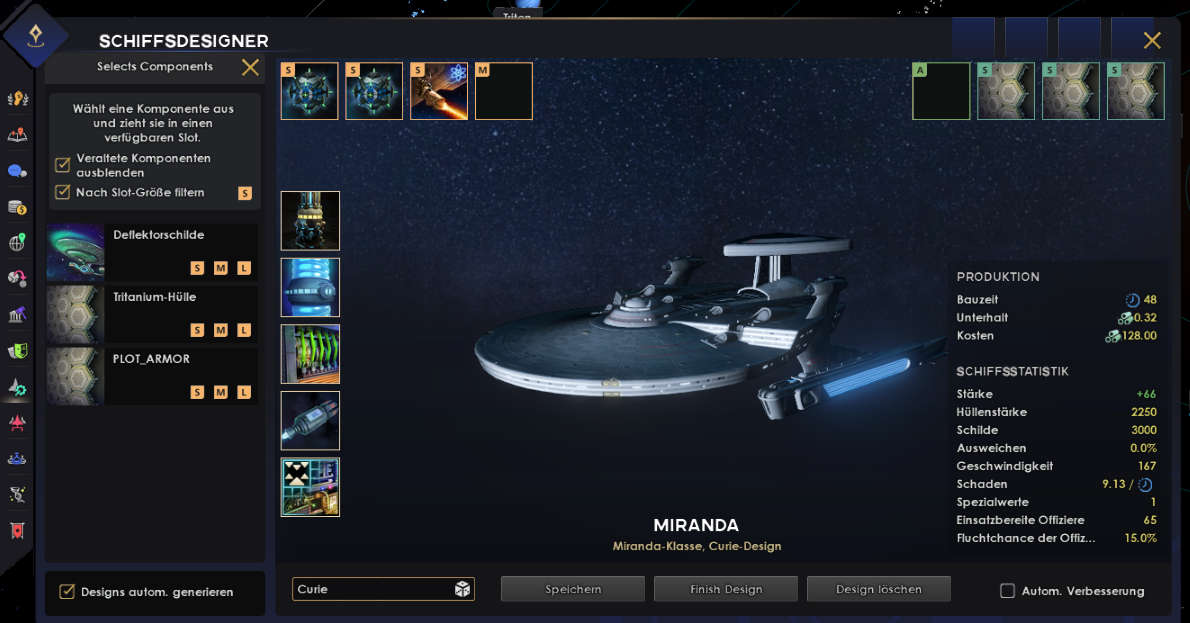Select the empty M weapon slot
The width and height of the screenshot is (1190, 623).
pyautogui.click(x=504, y=91)
